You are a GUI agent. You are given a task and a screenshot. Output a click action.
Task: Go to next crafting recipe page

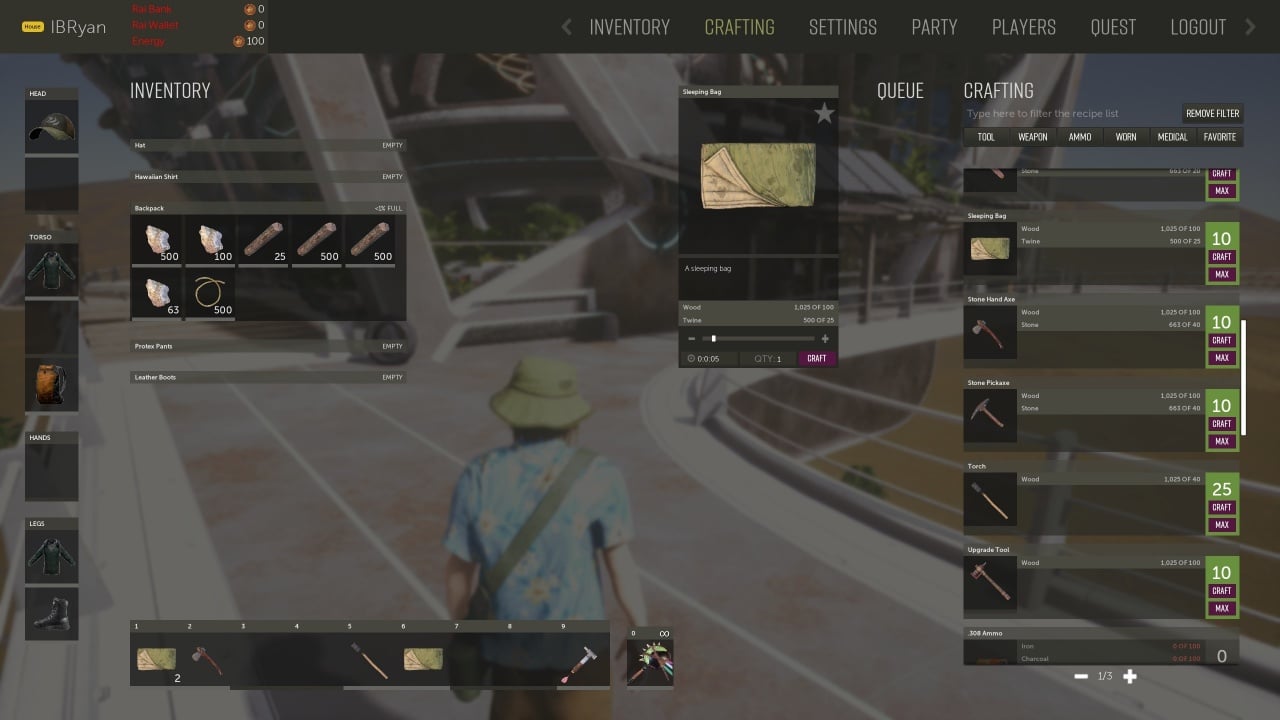1130,677
